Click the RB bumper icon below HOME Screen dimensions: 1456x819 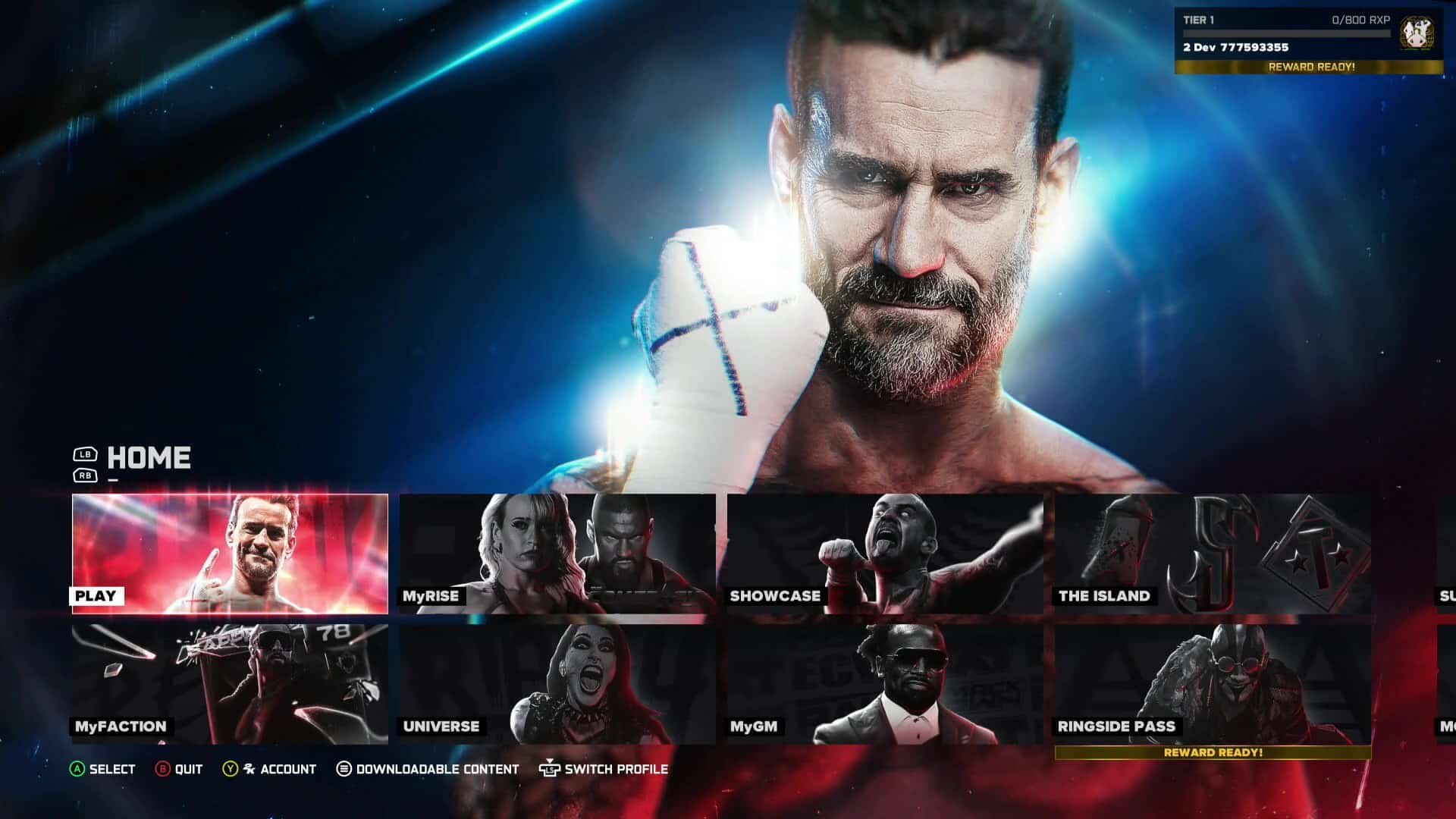click(x=86, y=475)
